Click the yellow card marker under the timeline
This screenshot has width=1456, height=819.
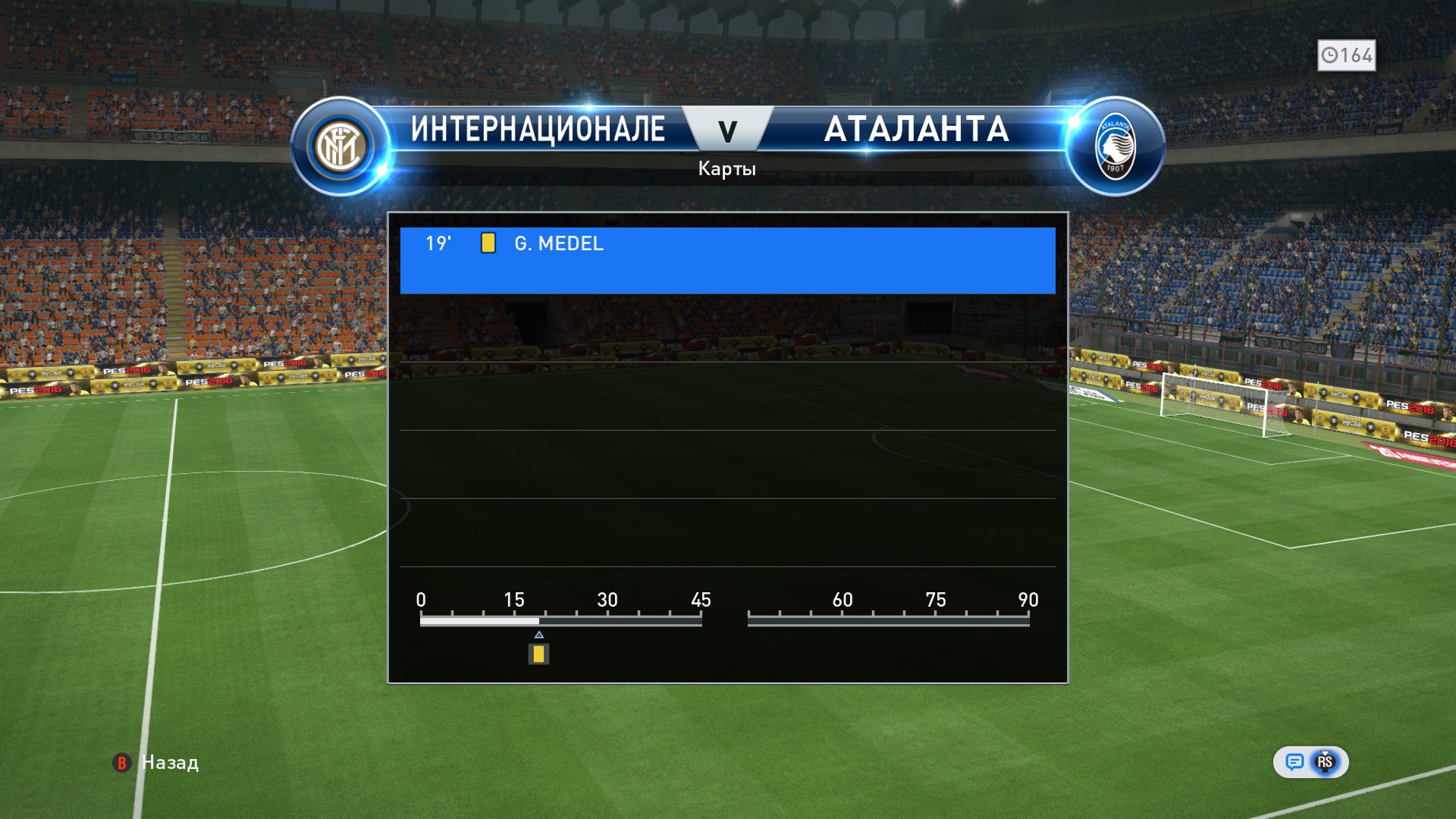[538, 654]
